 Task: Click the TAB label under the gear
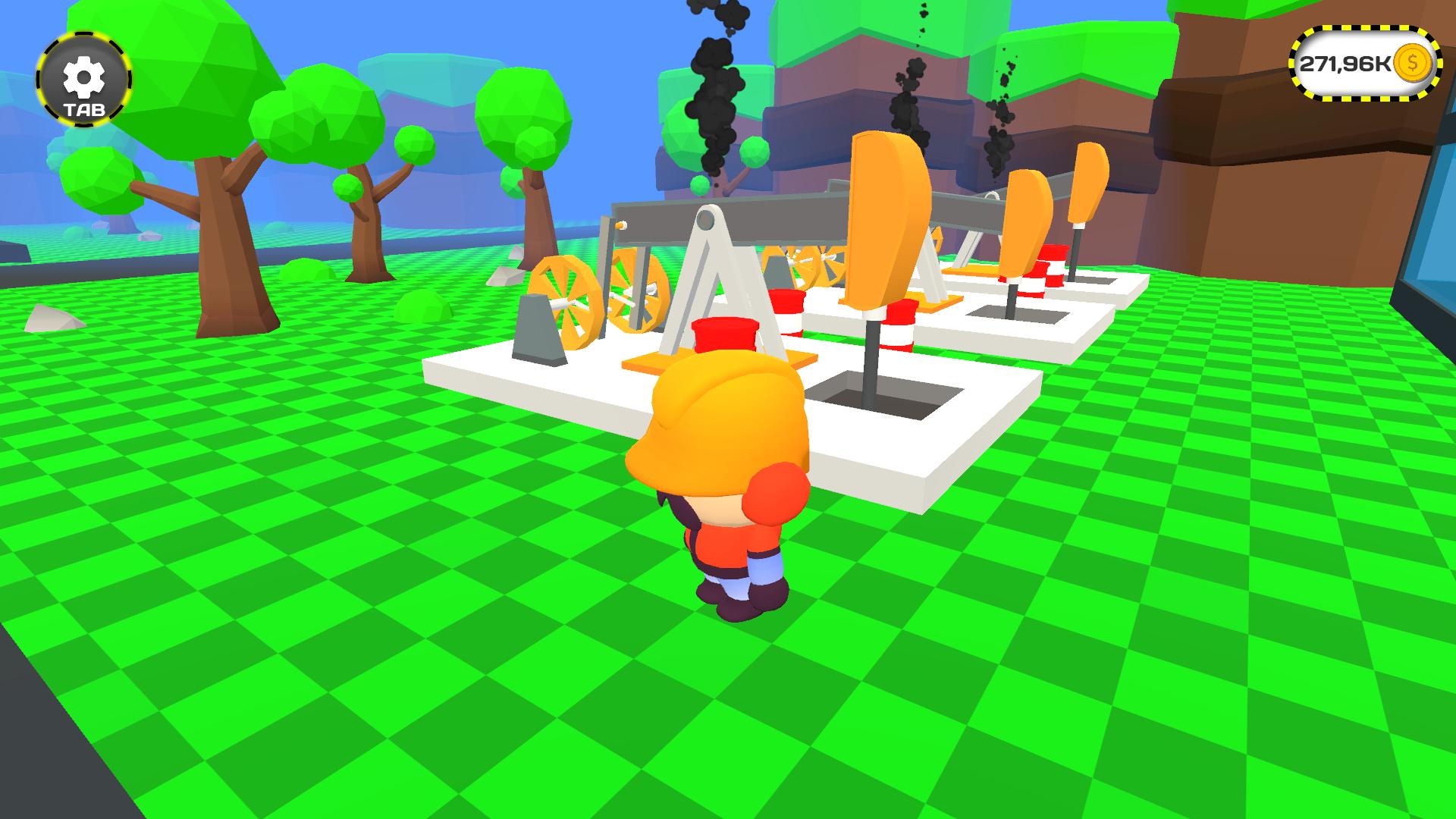84,110
